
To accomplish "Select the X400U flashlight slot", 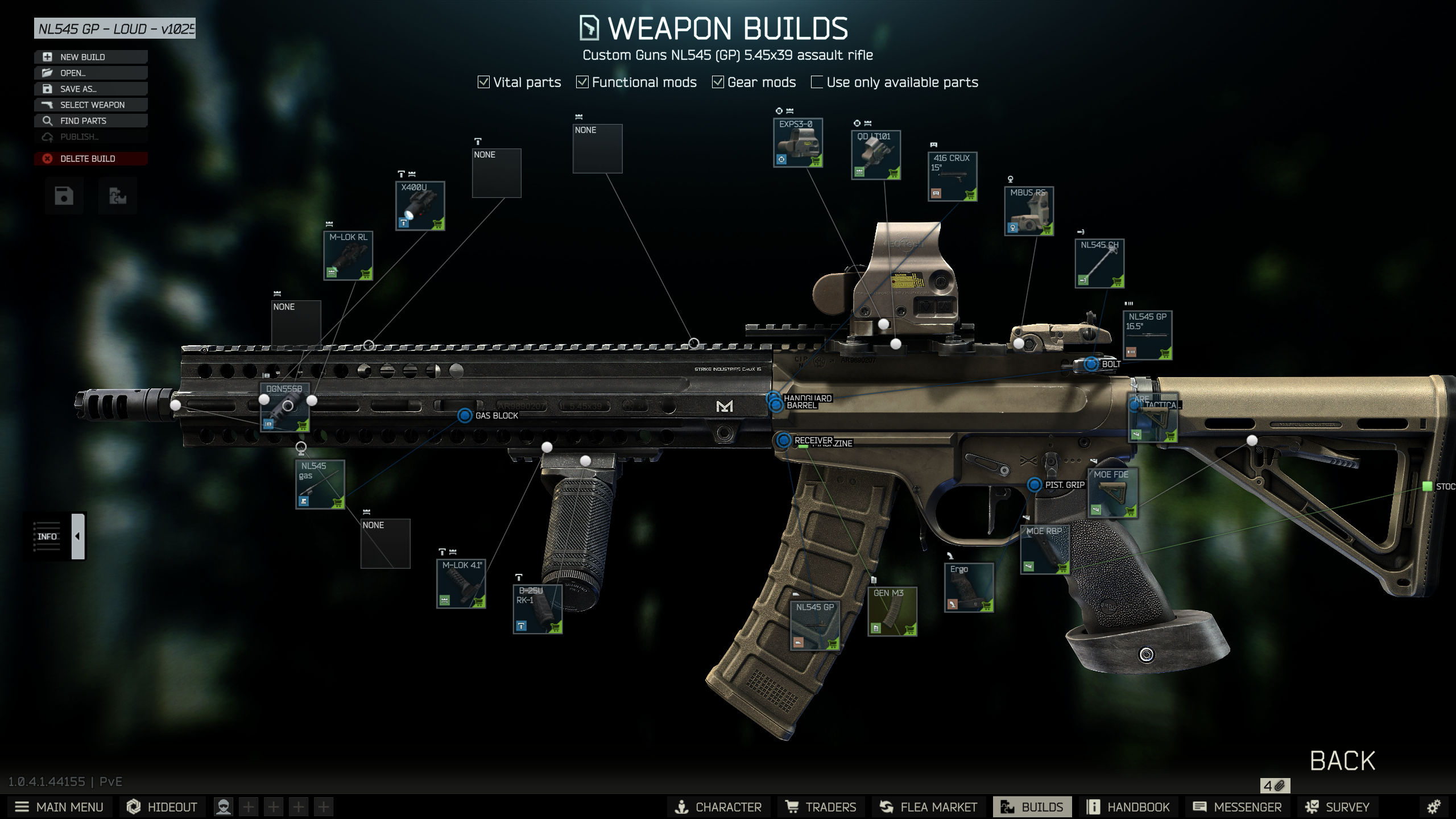I will click(x=420, y=206).
